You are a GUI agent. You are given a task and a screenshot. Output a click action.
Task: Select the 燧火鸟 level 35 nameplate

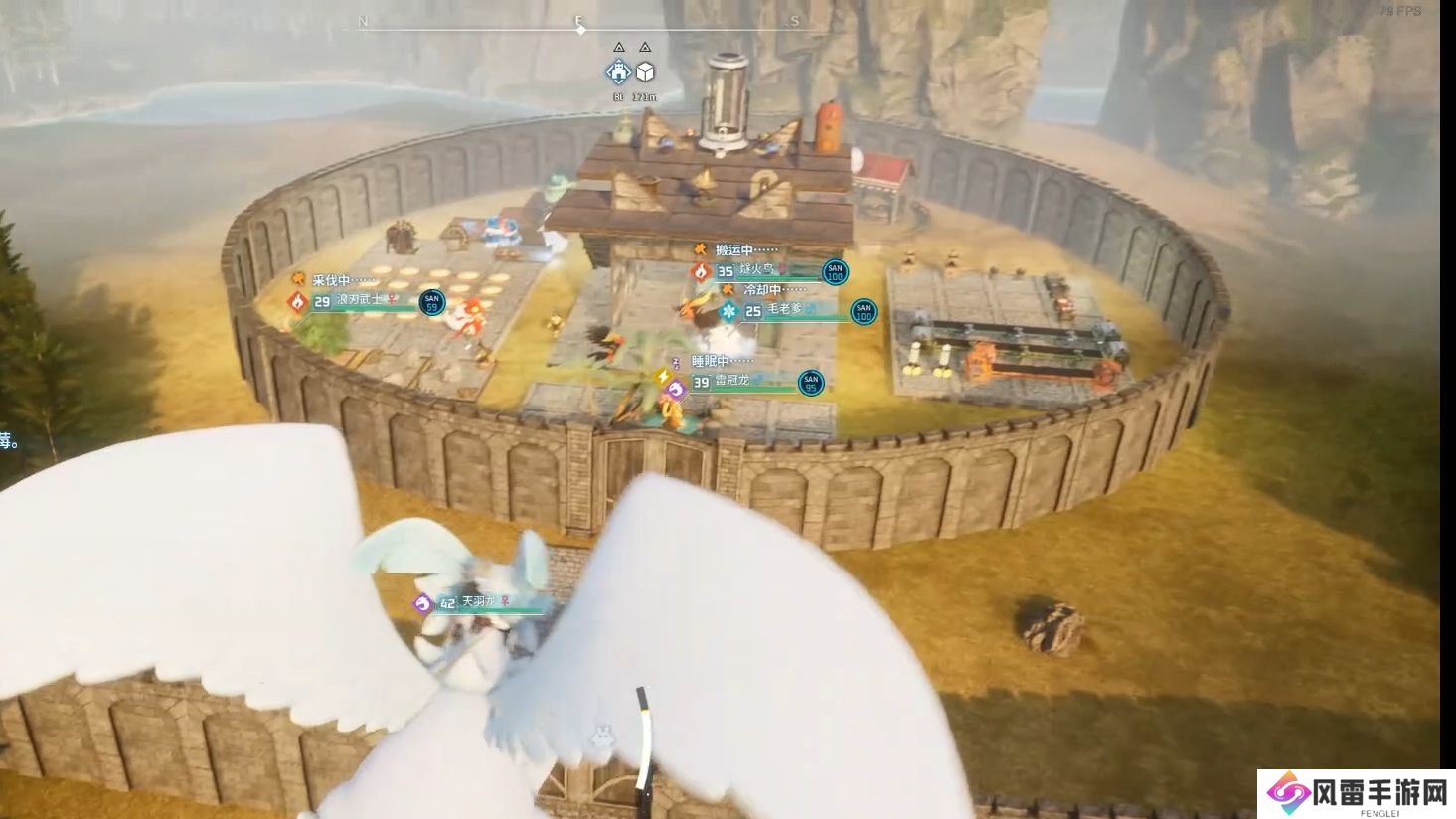click(x=760, y=270)
